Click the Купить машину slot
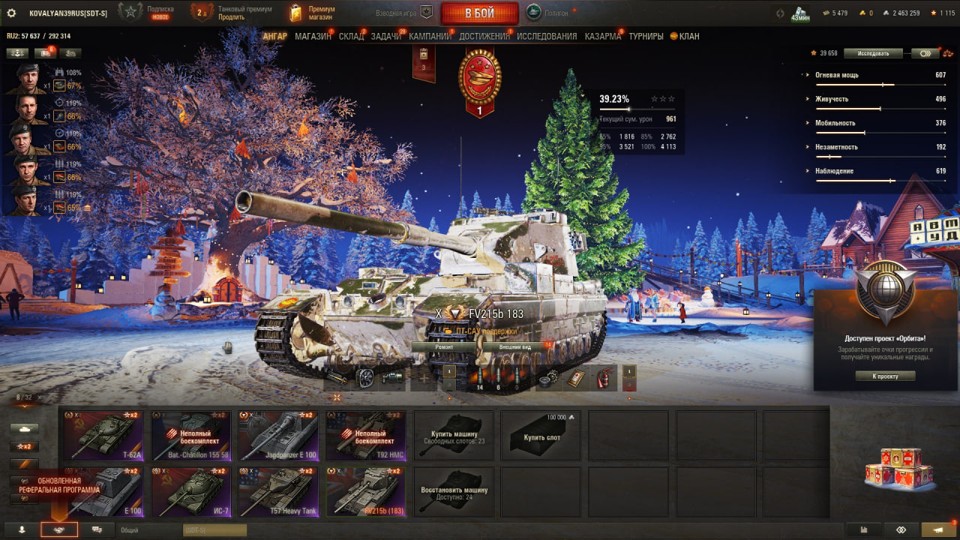This screenshot has width=960, height=540. coord(454,435)
